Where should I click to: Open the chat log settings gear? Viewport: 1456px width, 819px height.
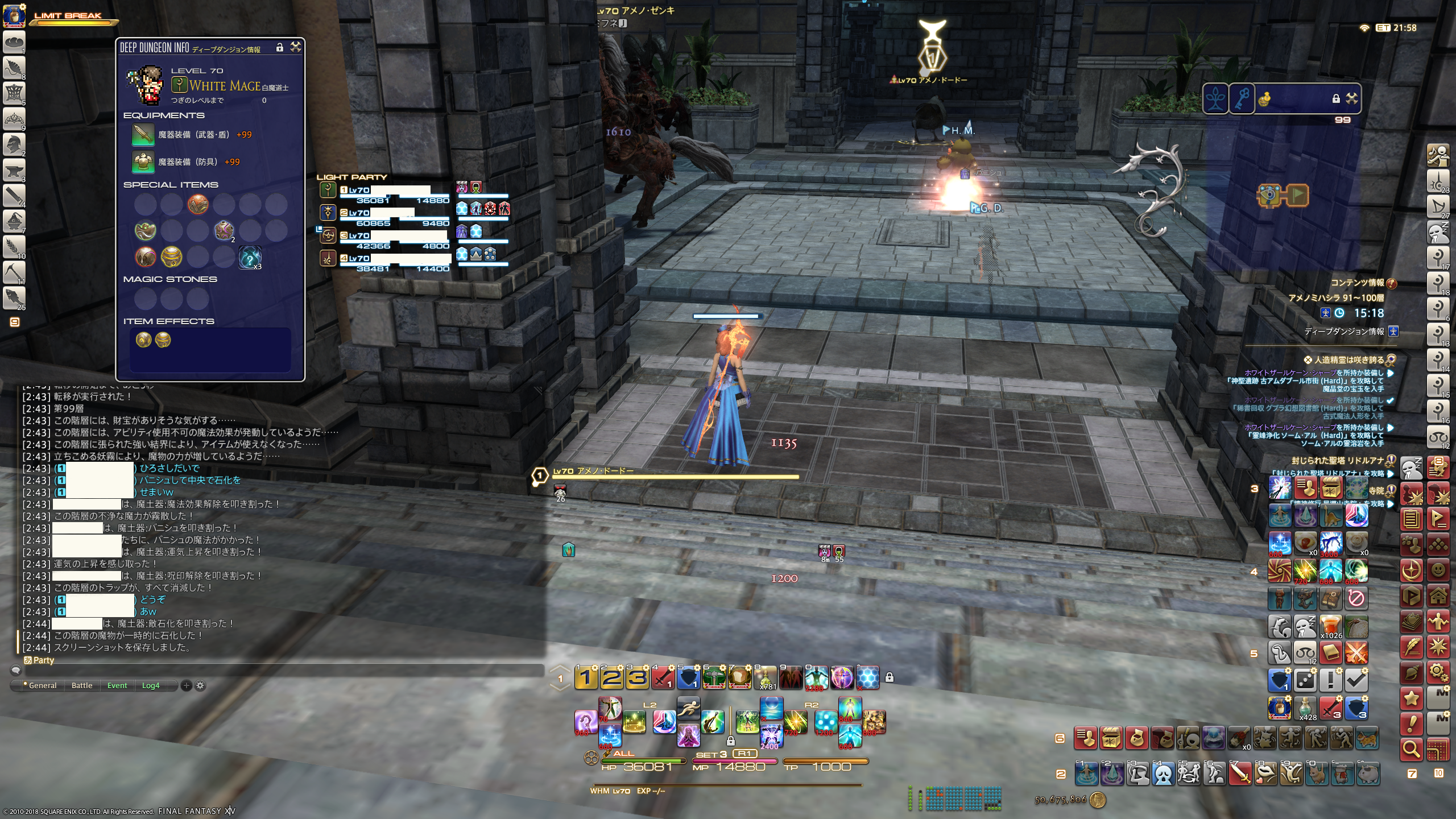(200, 685)
